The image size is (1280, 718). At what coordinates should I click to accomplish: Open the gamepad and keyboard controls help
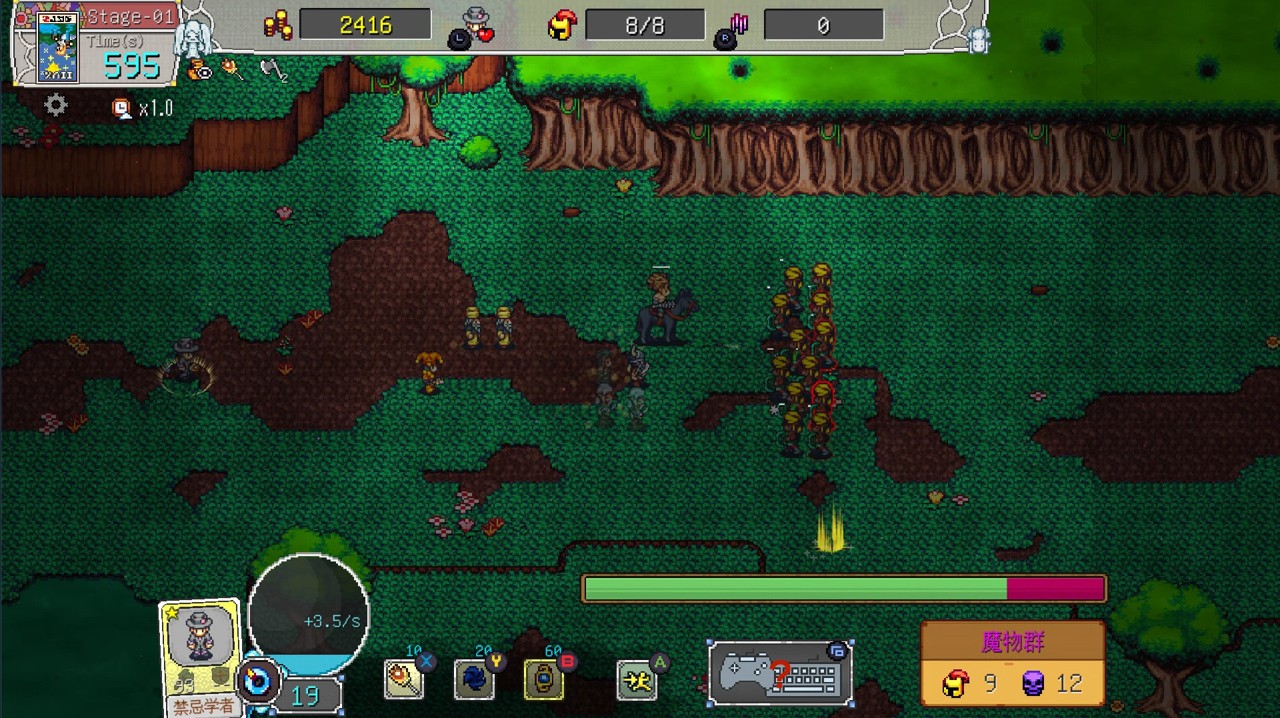tap(780, 674)
